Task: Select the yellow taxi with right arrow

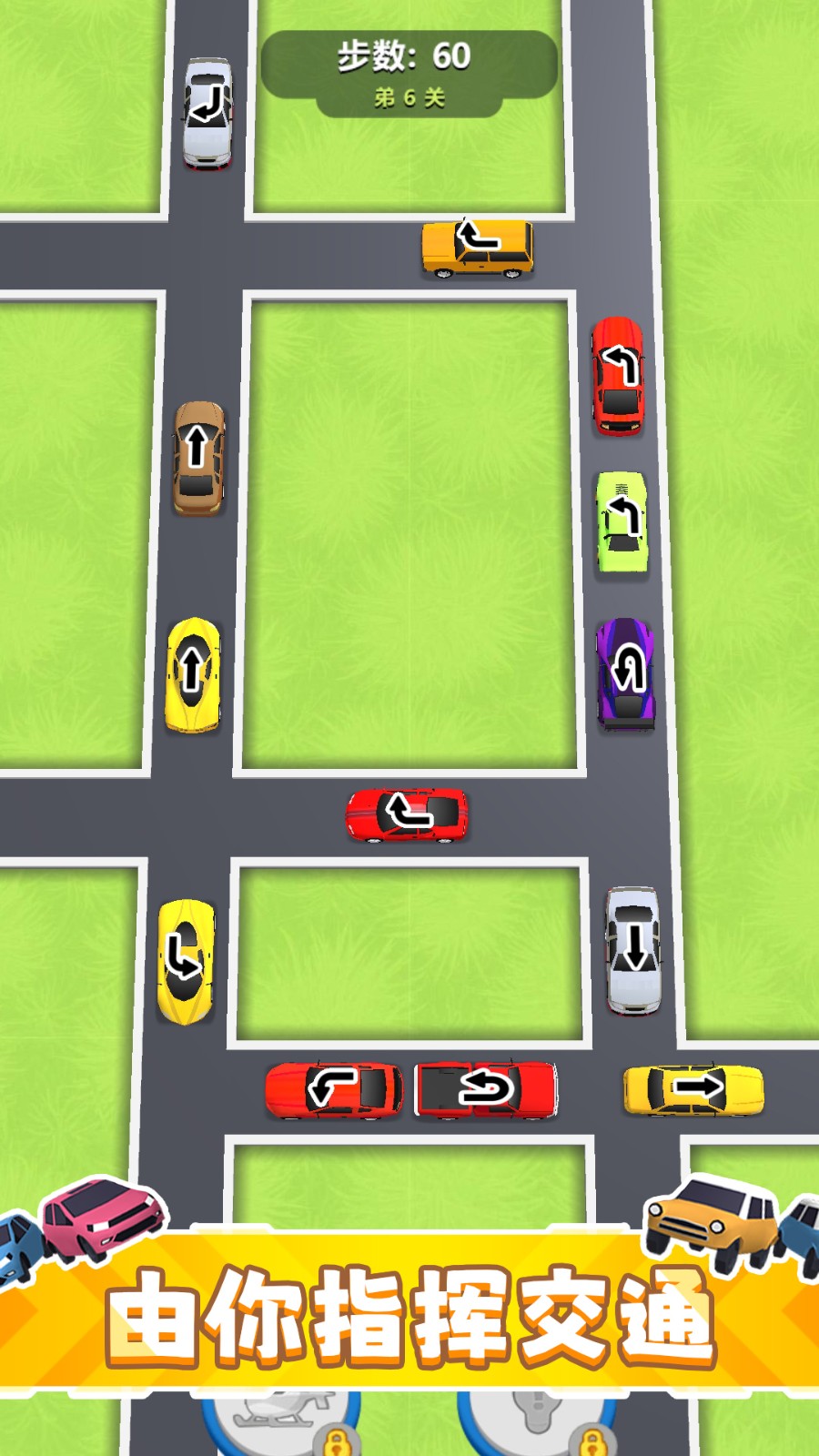Action: coord(693,1089)
